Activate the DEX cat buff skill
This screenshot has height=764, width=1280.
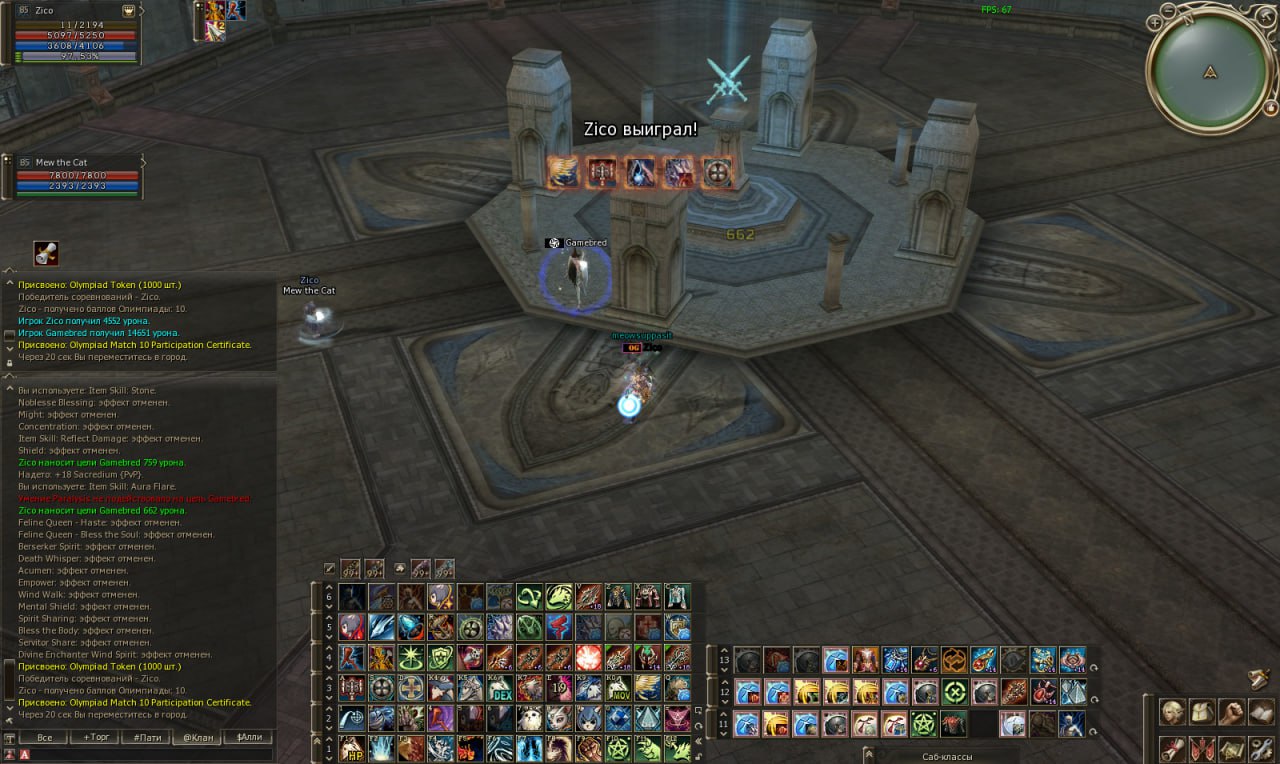pos(499,688)
